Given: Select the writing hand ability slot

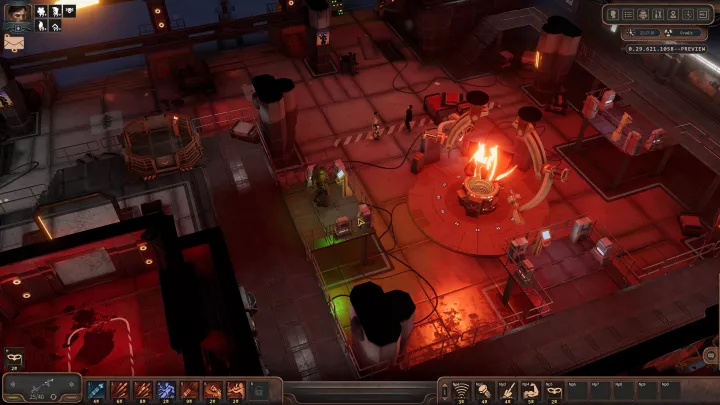Looking at the screenshot, I should [x=507, y=389].
